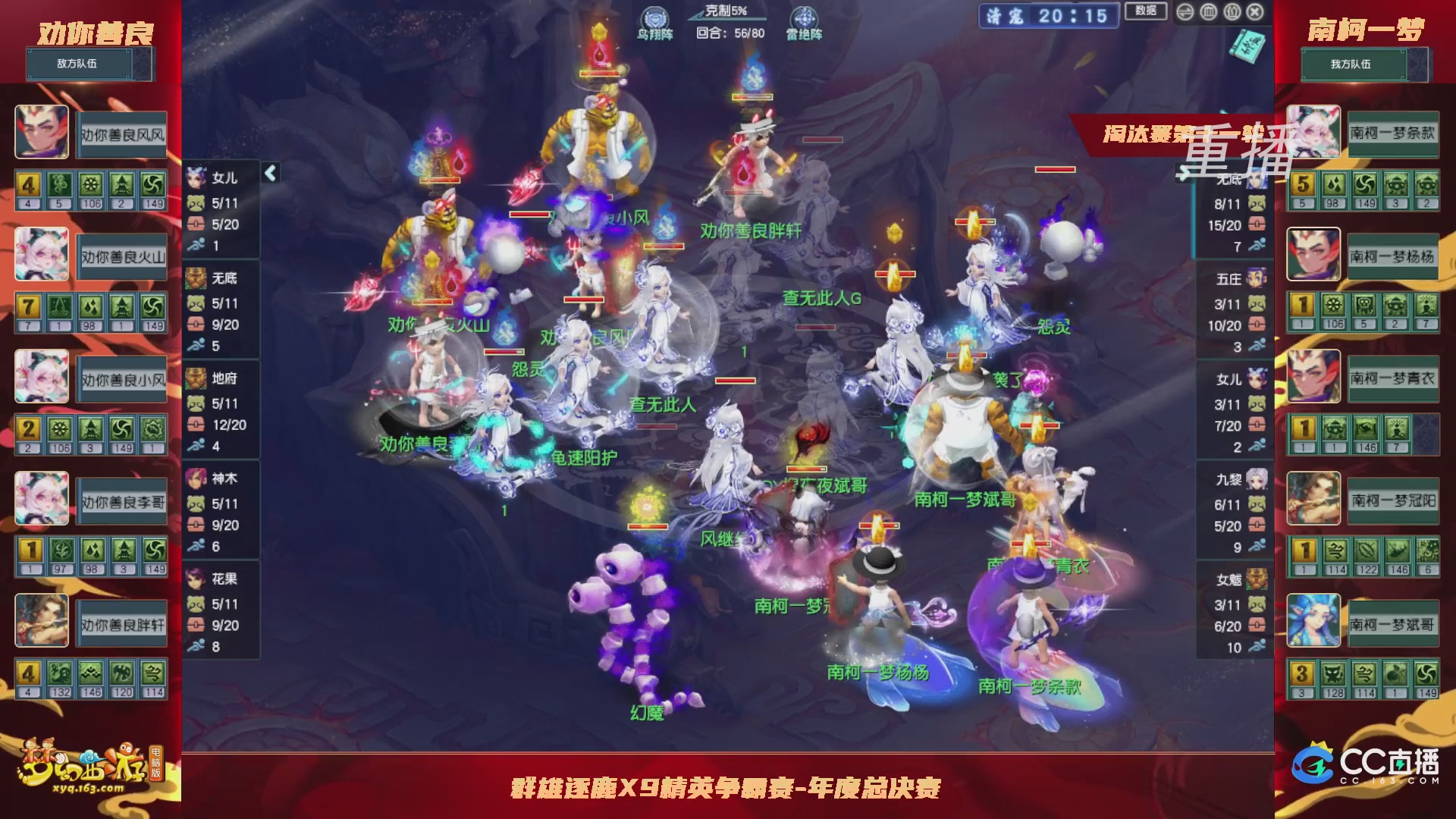
Task: Select the 雷绝阵 formation icon
Action: tap(806, 17)
